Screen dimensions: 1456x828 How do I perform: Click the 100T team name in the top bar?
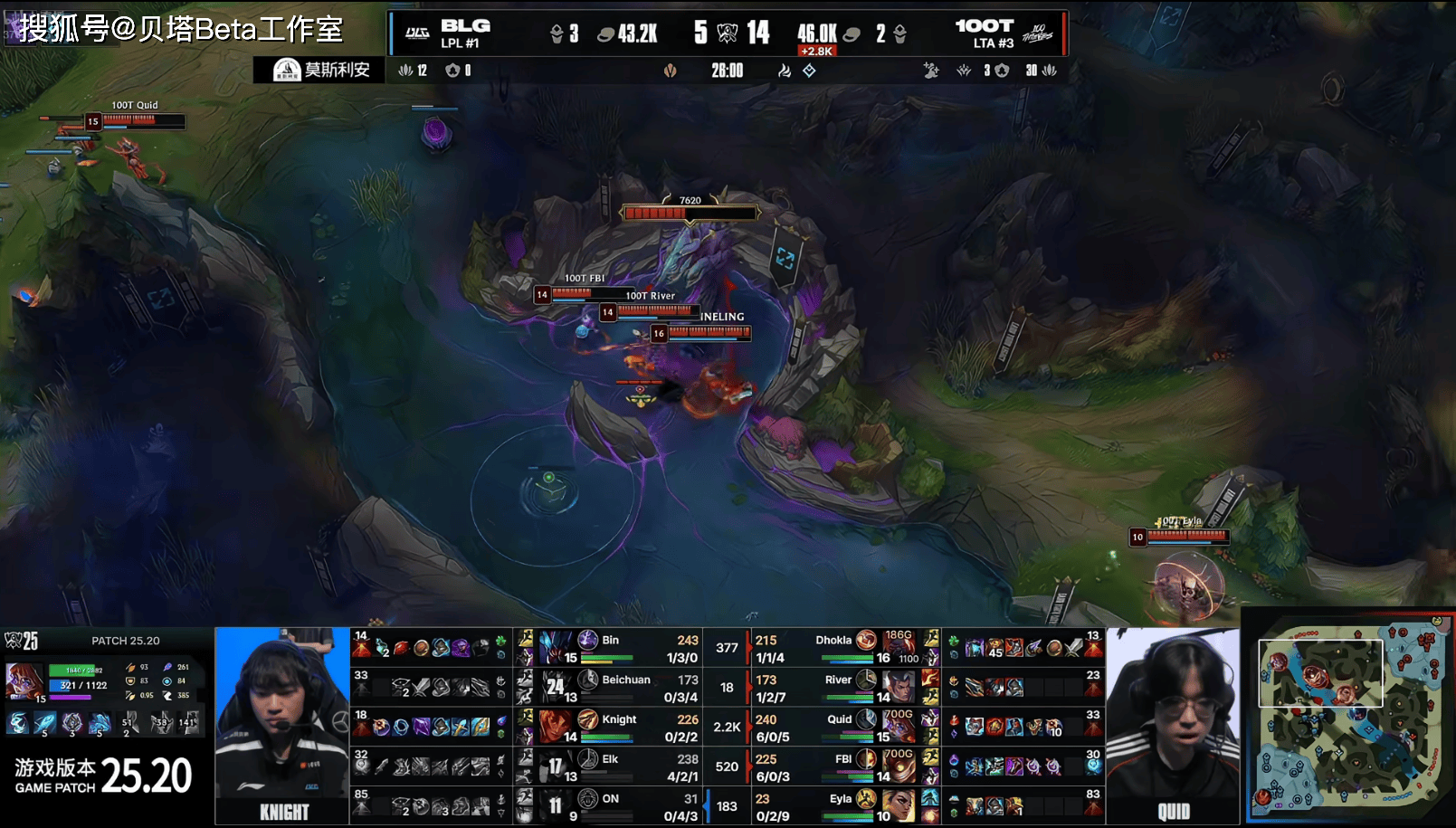984,26
